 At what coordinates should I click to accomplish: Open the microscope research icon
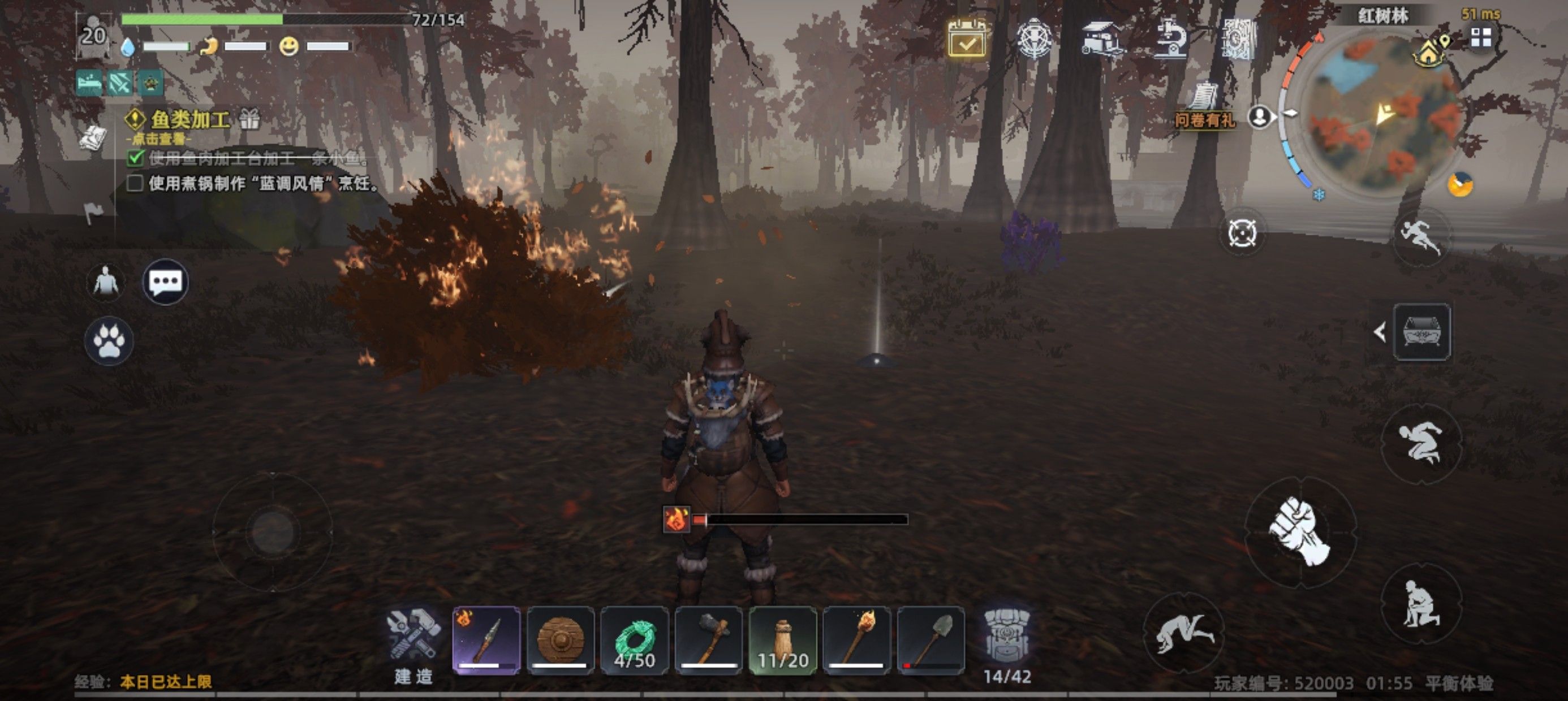[x=1171, y=39]
